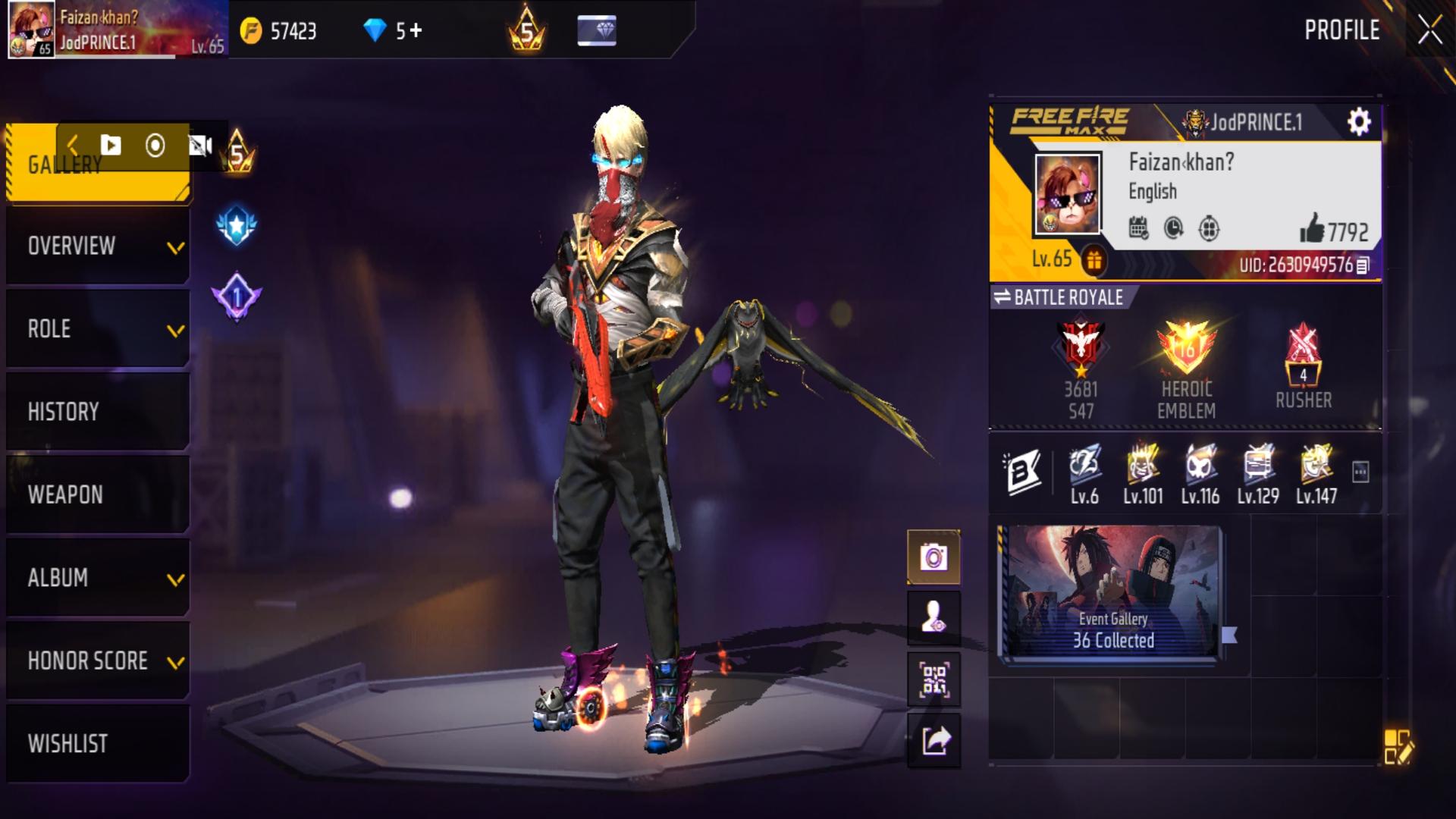This screenshot has width=1456, height=819.
Task: Open the Event Gallery thumbnail
Action: click(1112, 591)
